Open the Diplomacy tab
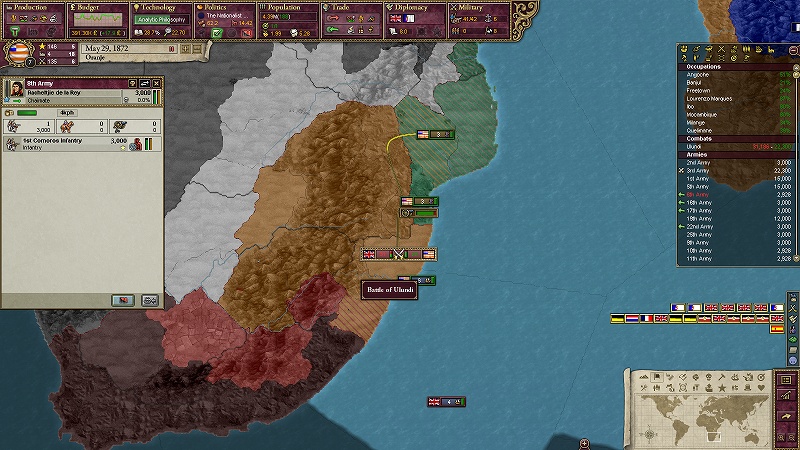The image size is (800, 450). pyautogui.click(x=415, y=7)
